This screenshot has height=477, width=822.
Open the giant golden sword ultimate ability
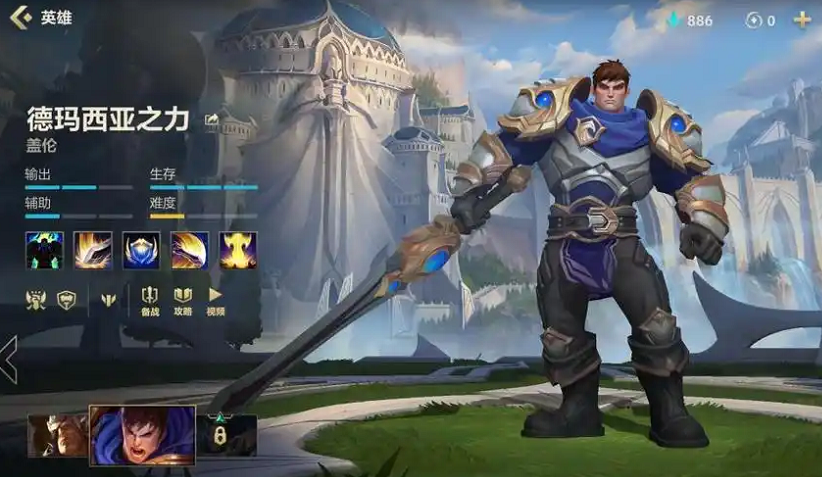(238, 250)
